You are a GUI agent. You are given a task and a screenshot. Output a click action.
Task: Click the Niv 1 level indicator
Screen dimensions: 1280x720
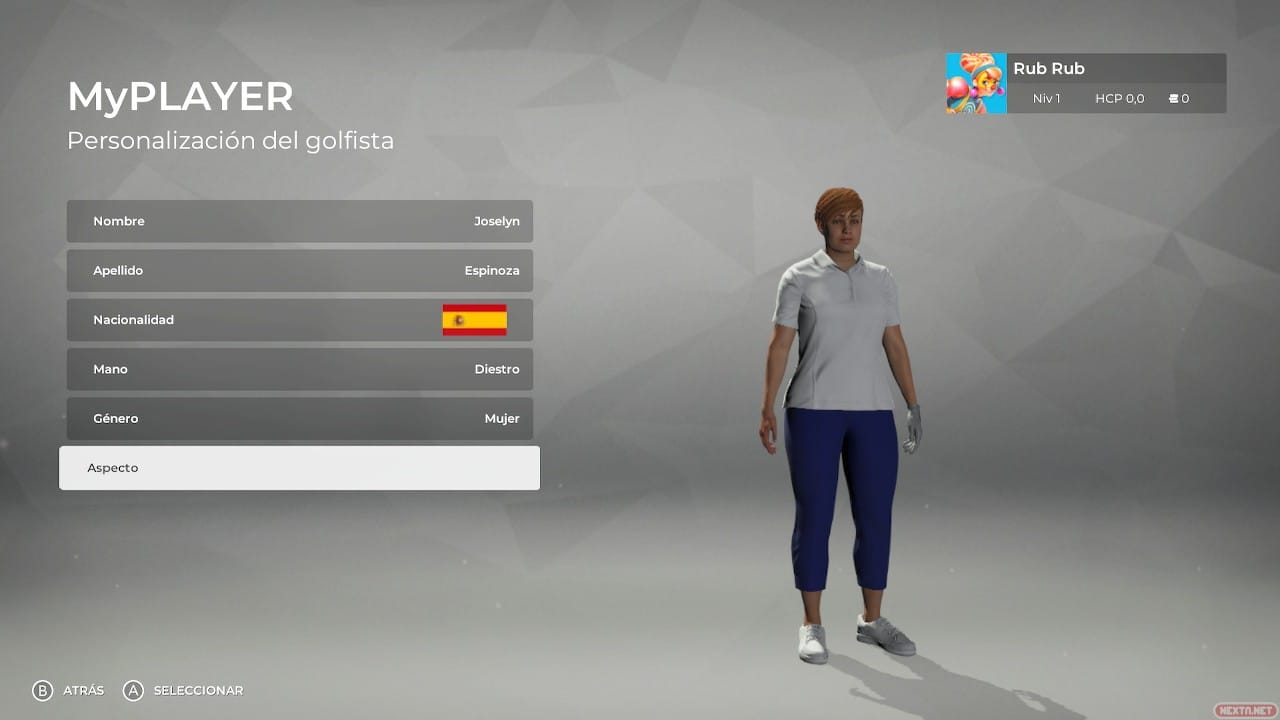(x=1046, y=99)
